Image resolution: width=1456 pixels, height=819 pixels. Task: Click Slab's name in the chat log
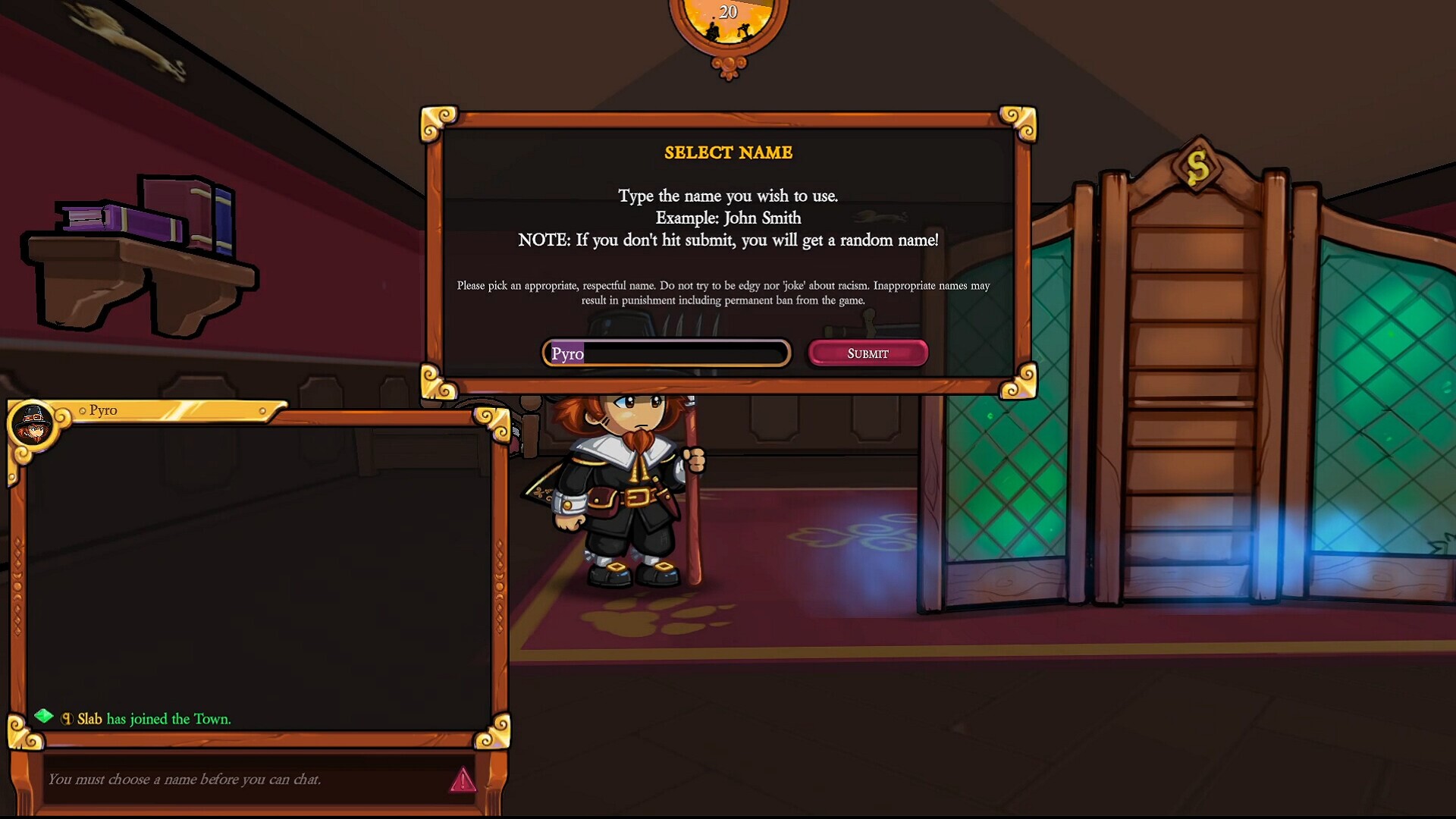coord(90,718)
